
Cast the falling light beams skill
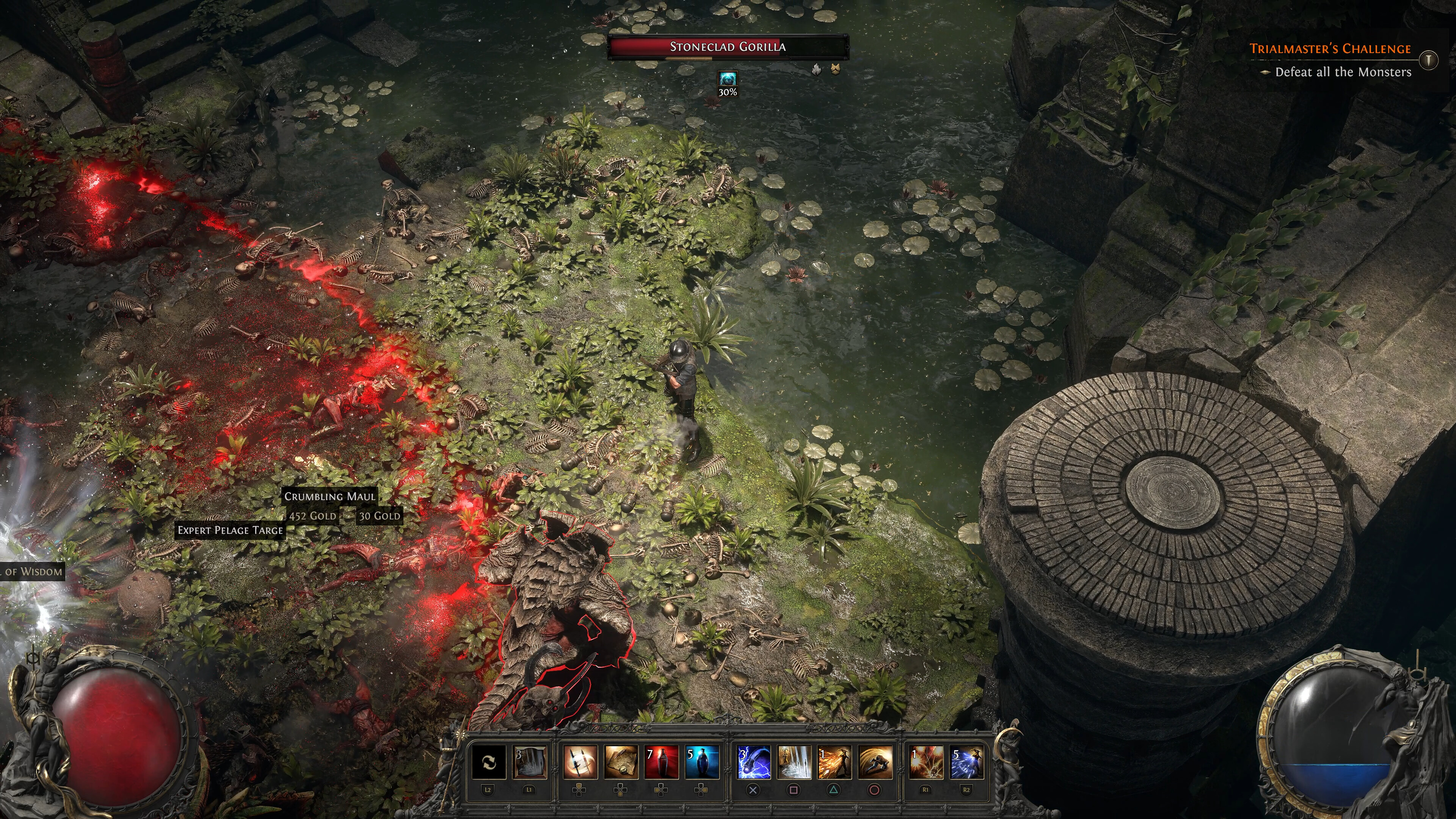[794, 762]
